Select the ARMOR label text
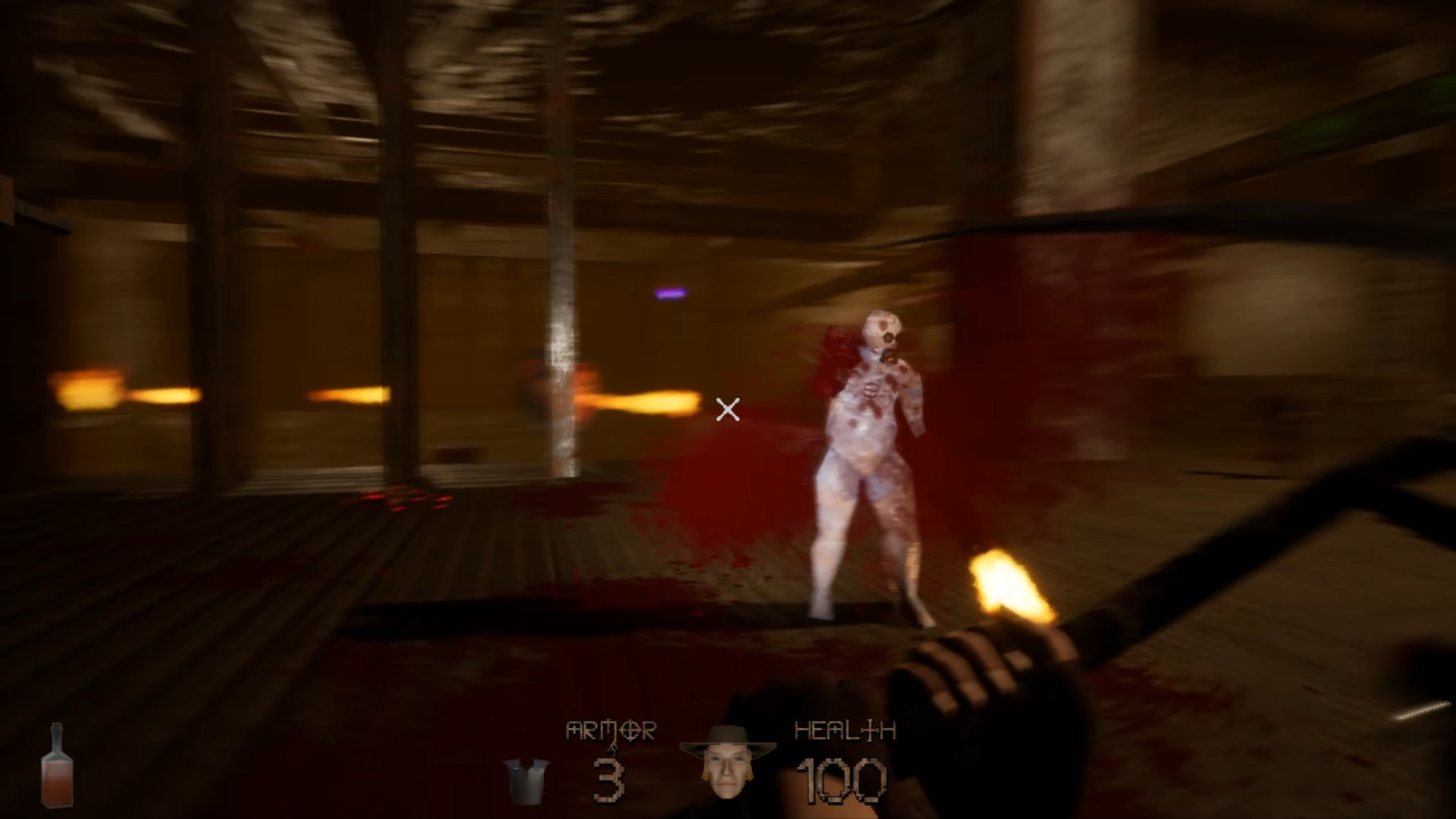This screenshot has width=1456, height=819. (x=611, y=730)
